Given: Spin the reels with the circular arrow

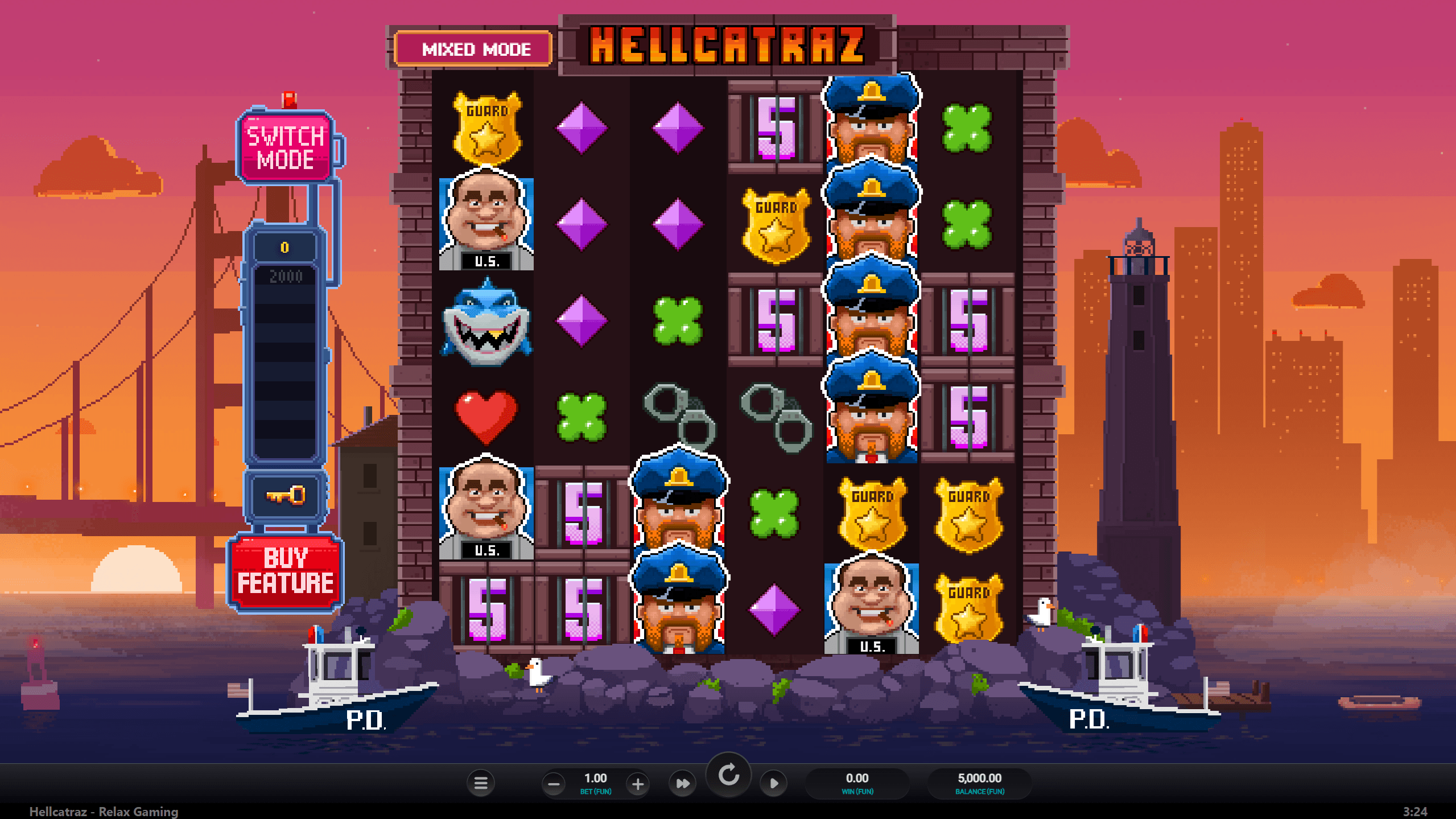Looking at the screenshot, I should [x=728, y=775].
